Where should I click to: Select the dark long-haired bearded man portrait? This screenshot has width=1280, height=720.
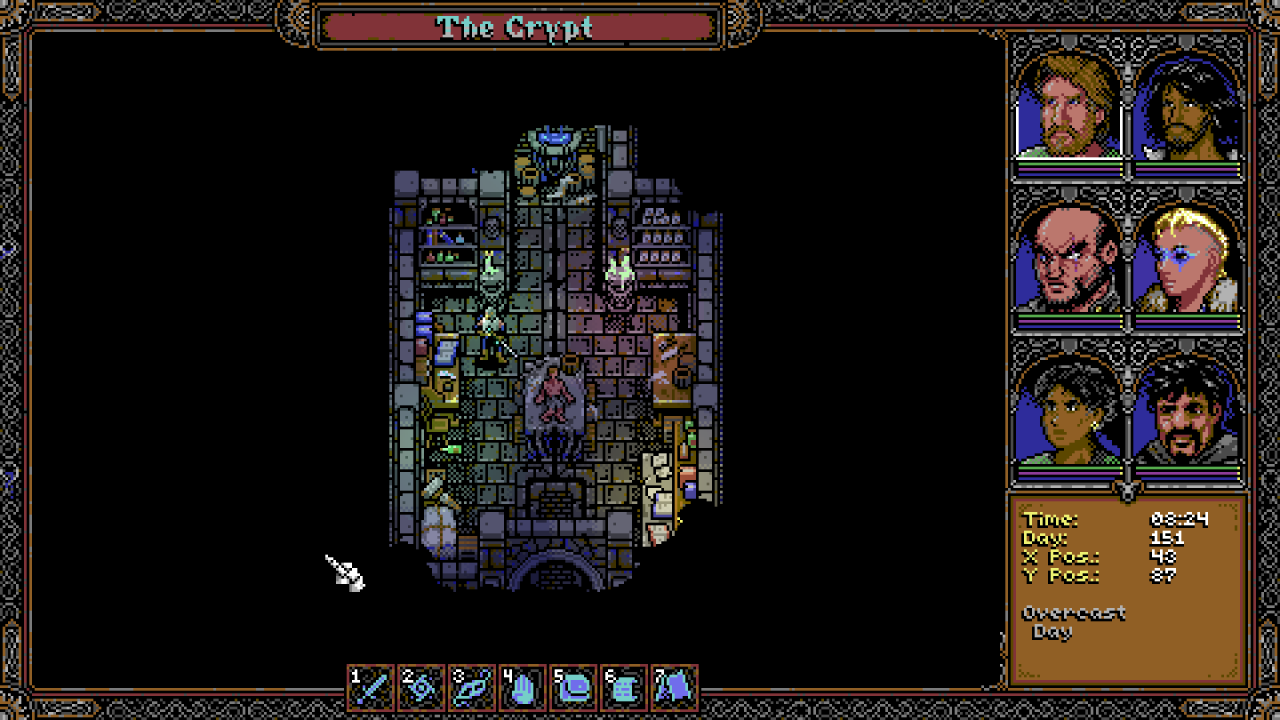1189,108
